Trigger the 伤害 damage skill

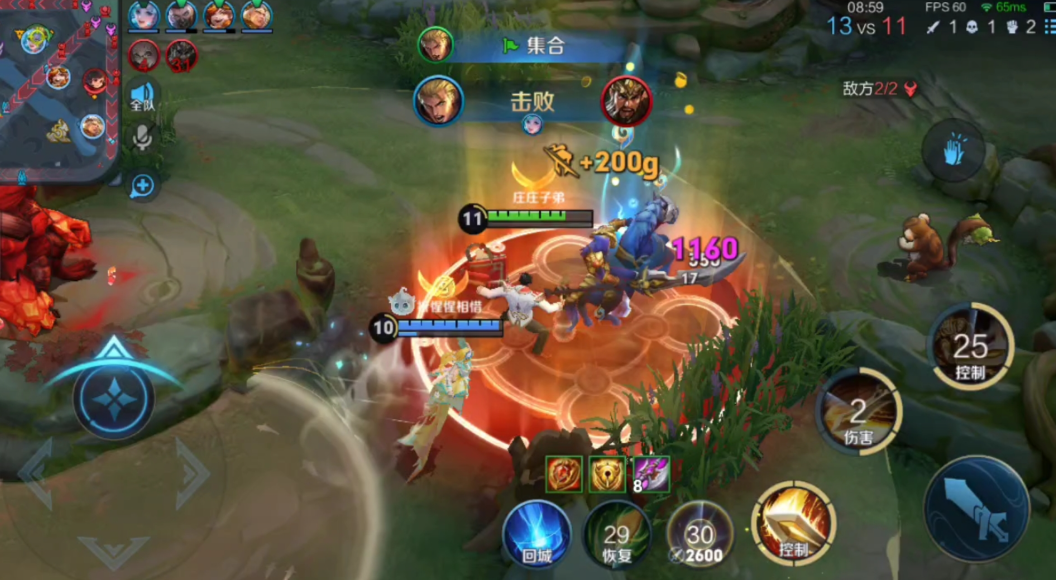point(859,410)
